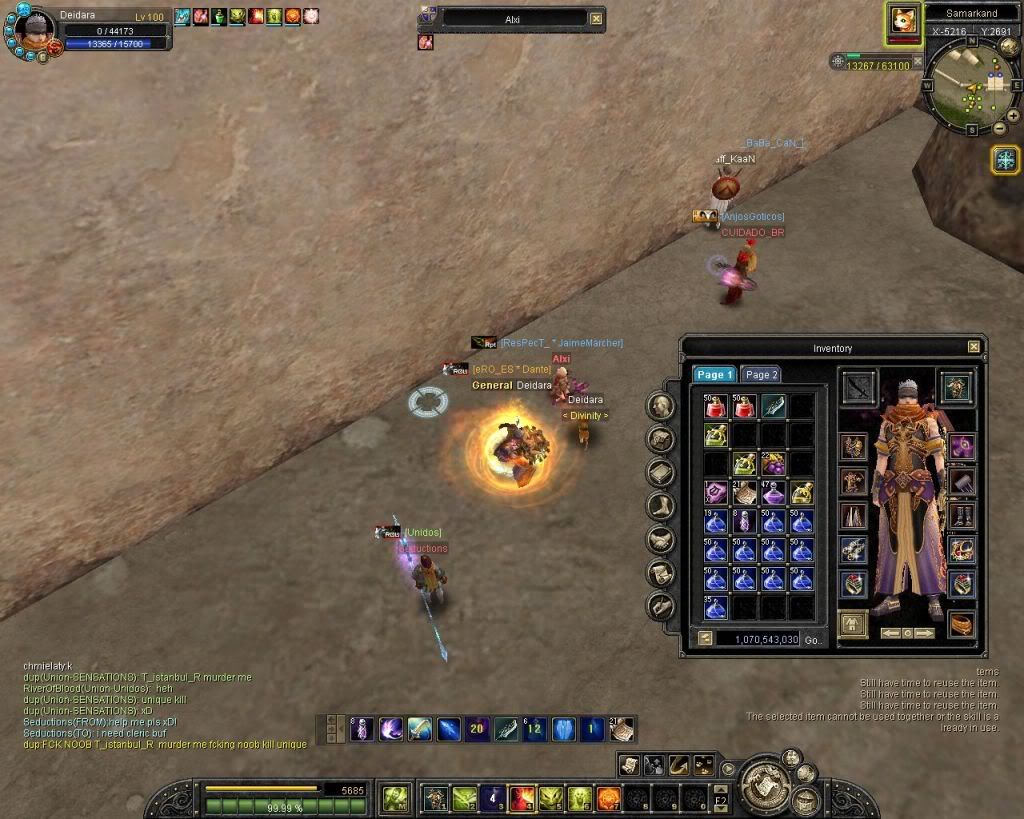Switch to inventory Page 2
The height and width of the screenshot is (819, 1024).
click(762, 374)
